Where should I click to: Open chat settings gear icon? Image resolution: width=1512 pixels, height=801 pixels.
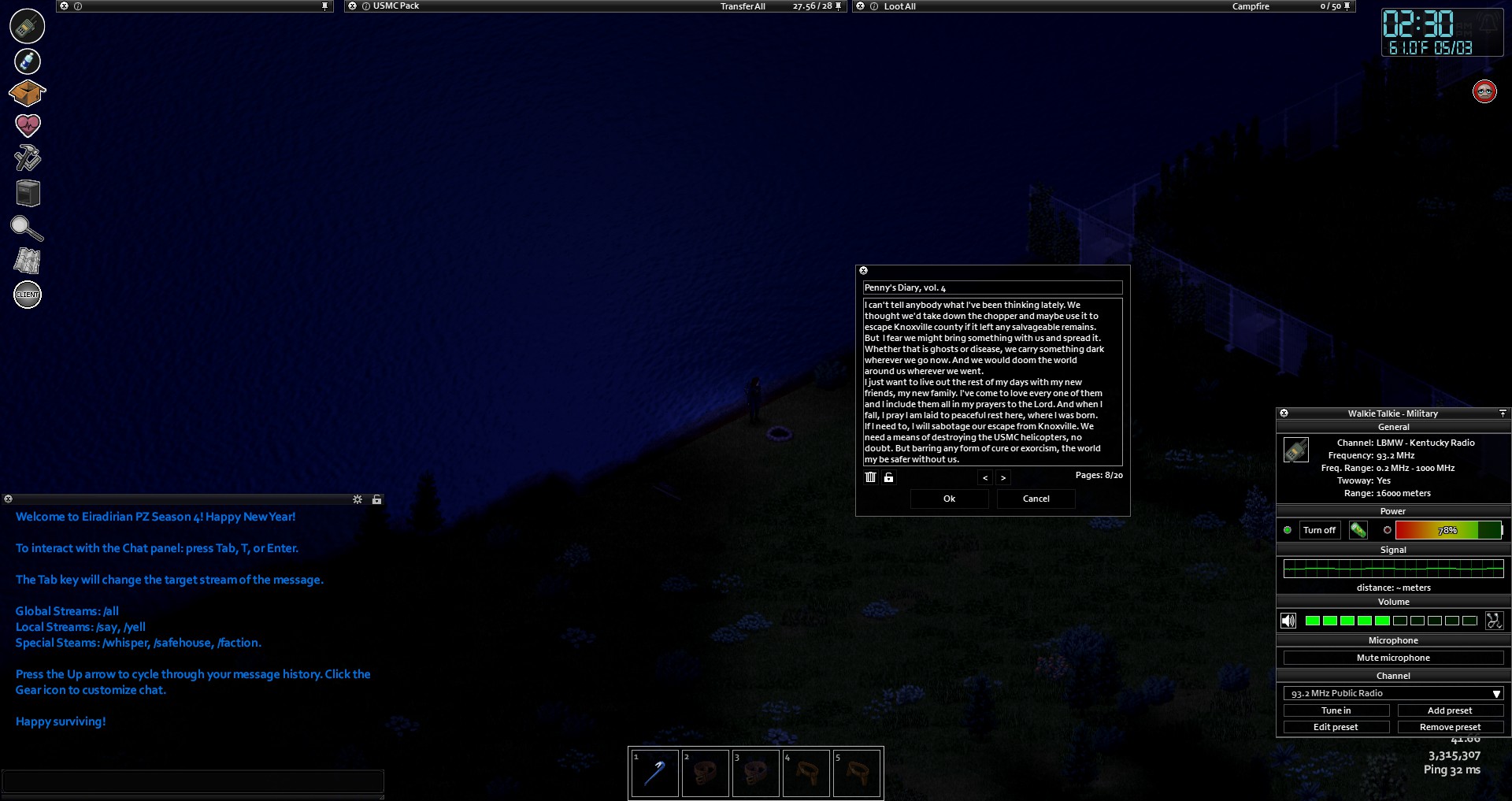pyautogui.click(x=358, y=499)
